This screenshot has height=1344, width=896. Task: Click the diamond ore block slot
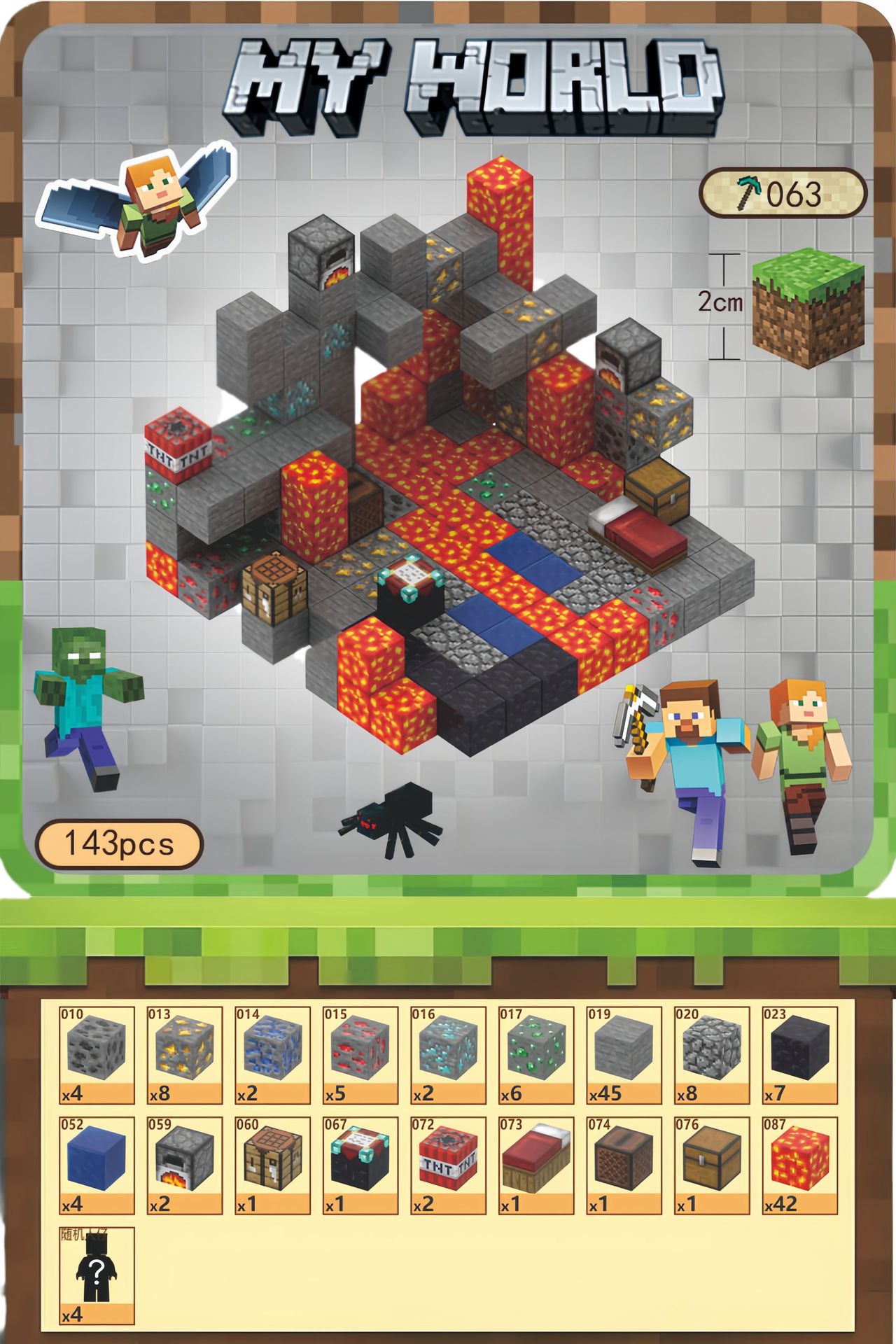448,1056
